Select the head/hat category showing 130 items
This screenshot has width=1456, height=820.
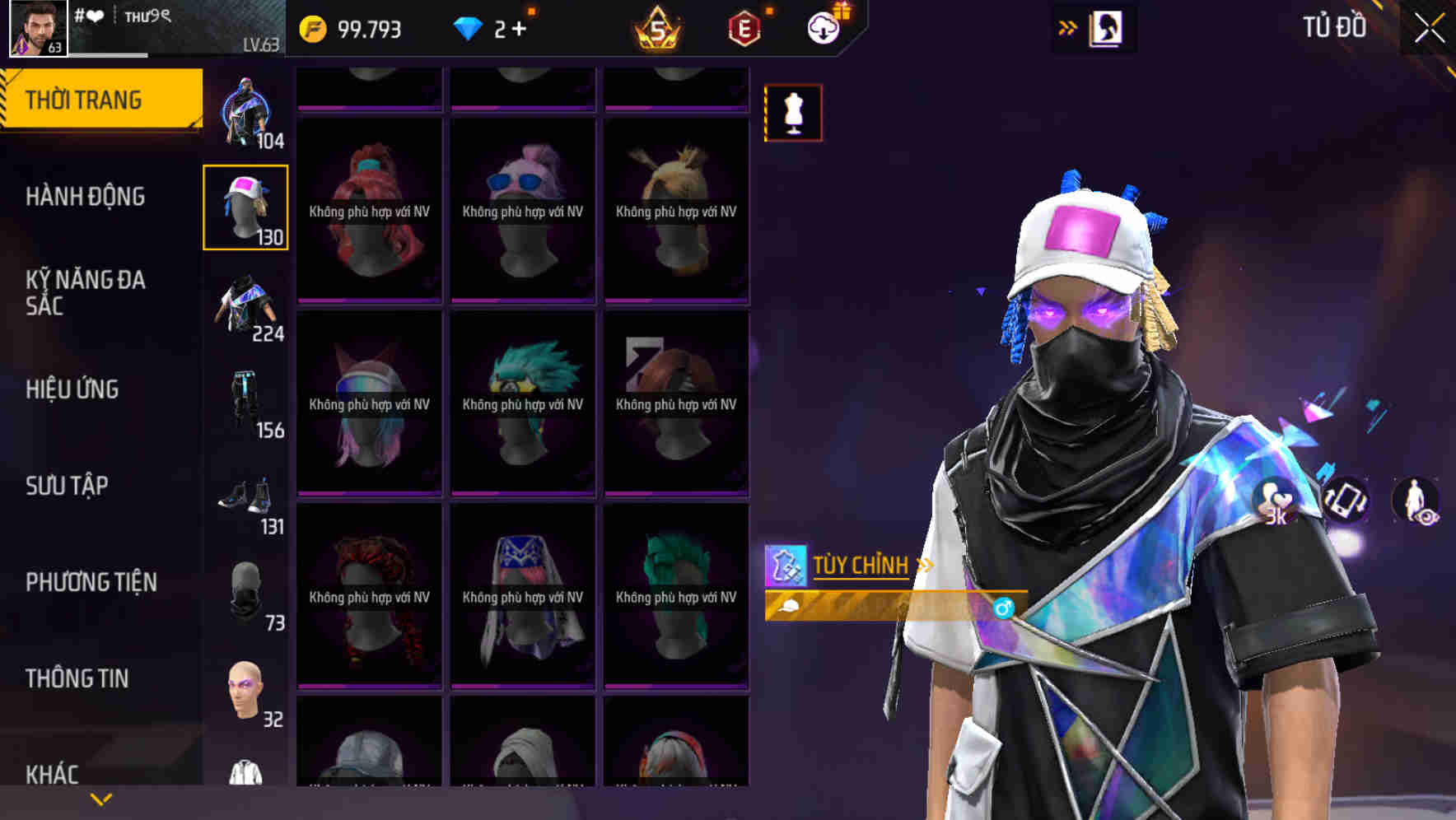click(x=246, y=206)
